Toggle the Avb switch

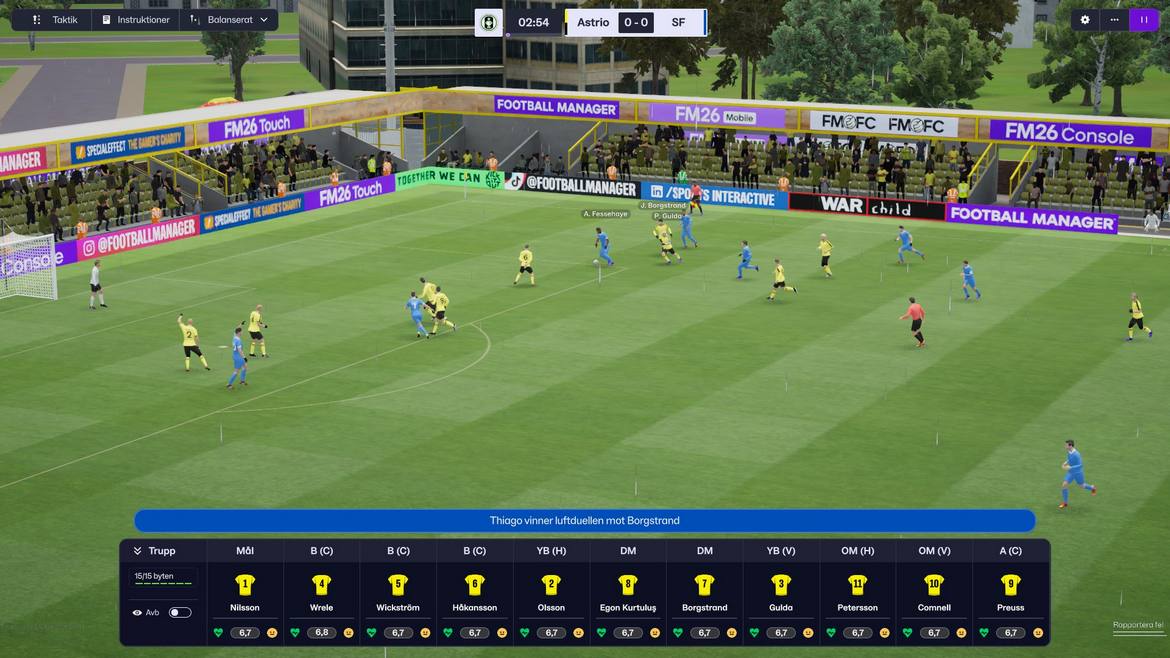[180, 612]
